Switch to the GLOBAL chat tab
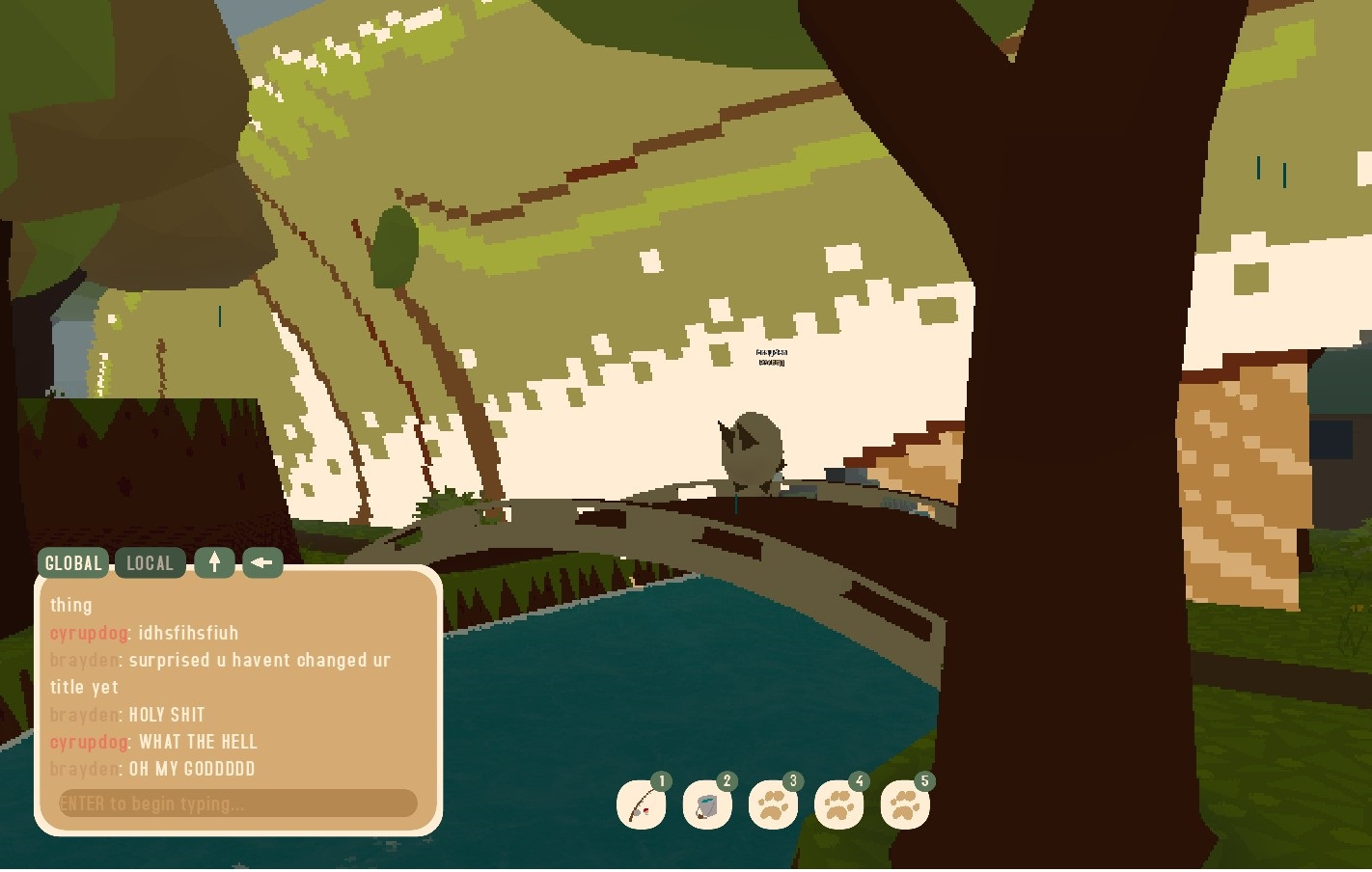This screenshot has width=1372, height=872. tap(73, 563)
